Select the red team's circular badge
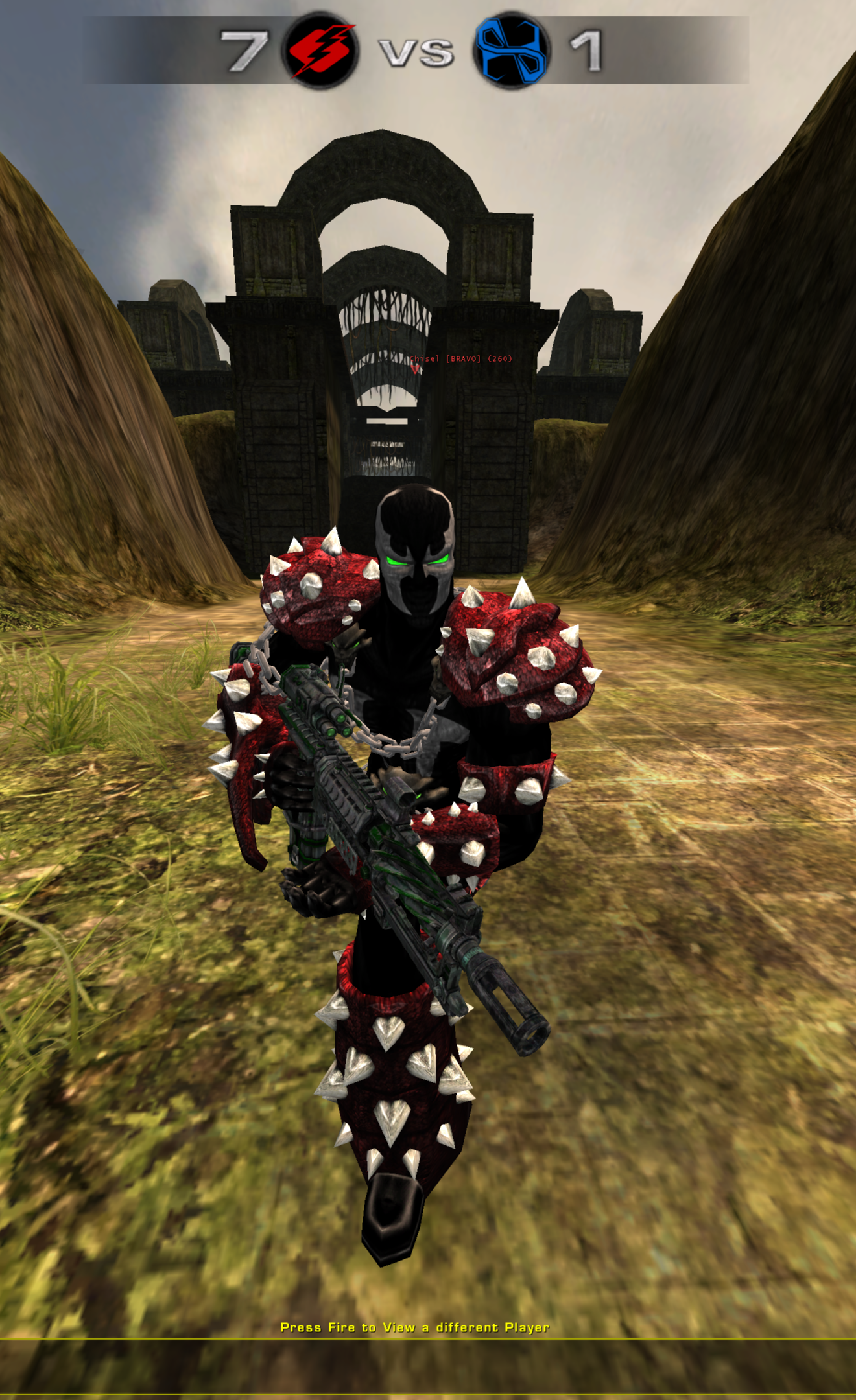Image resolution: width=856 pixels, height=1400 pixels. pos(323,48)
